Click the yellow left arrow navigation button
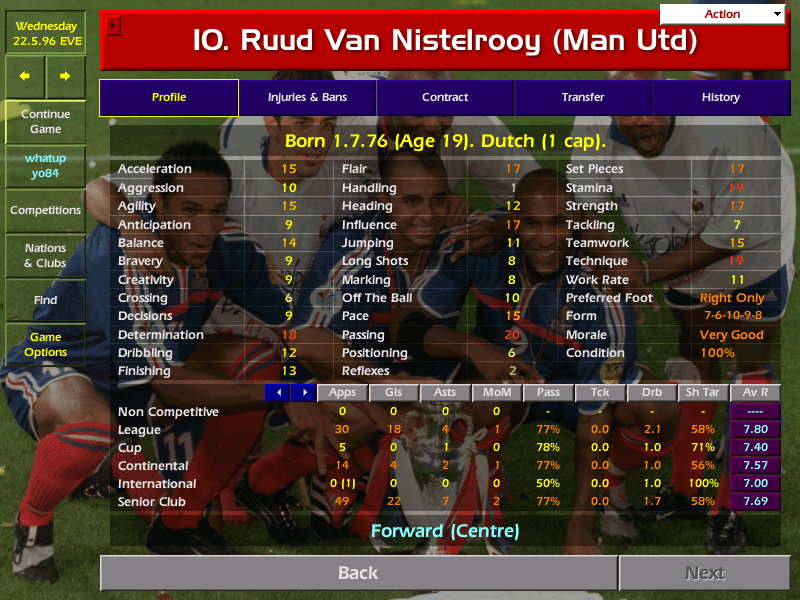800x600 pixels. [x=25, y=76]
